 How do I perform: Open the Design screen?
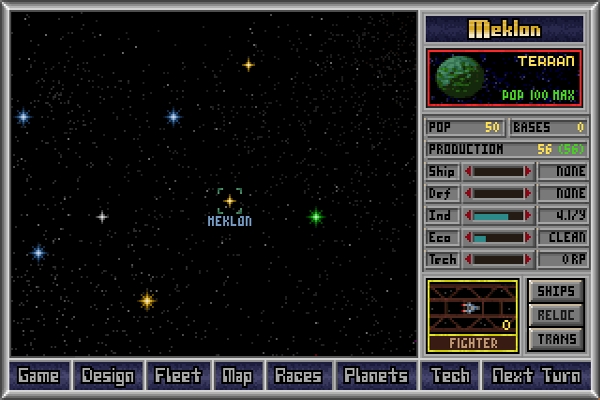108,376
